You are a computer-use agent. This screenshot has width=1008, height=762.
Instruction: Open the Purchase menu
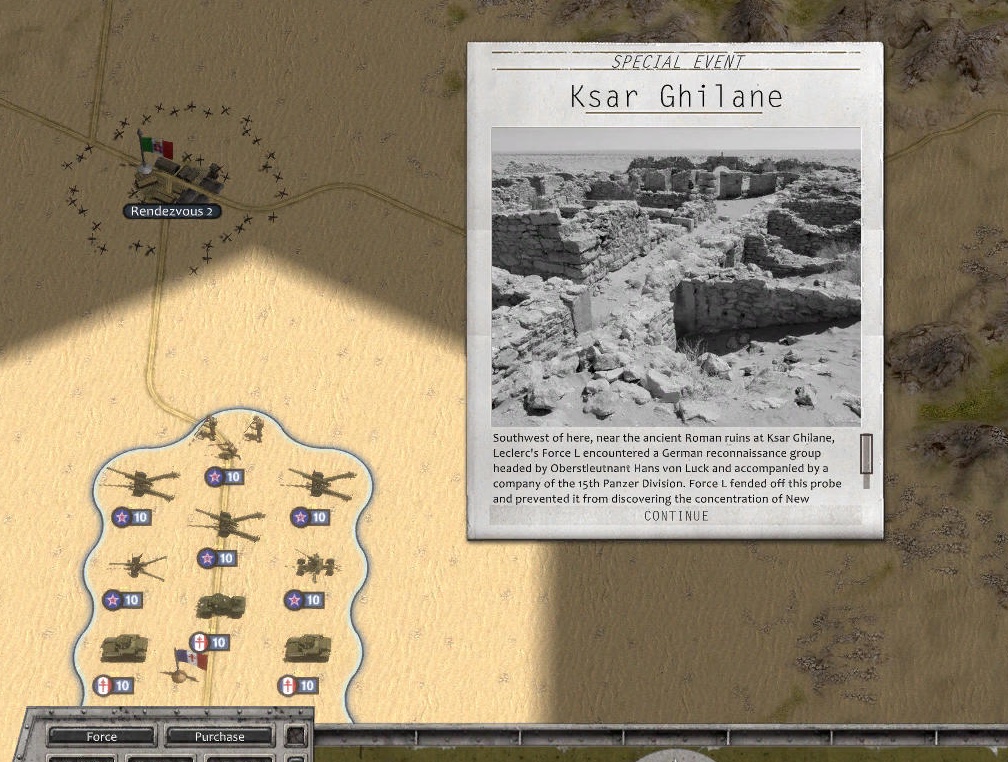click(219, 737)
